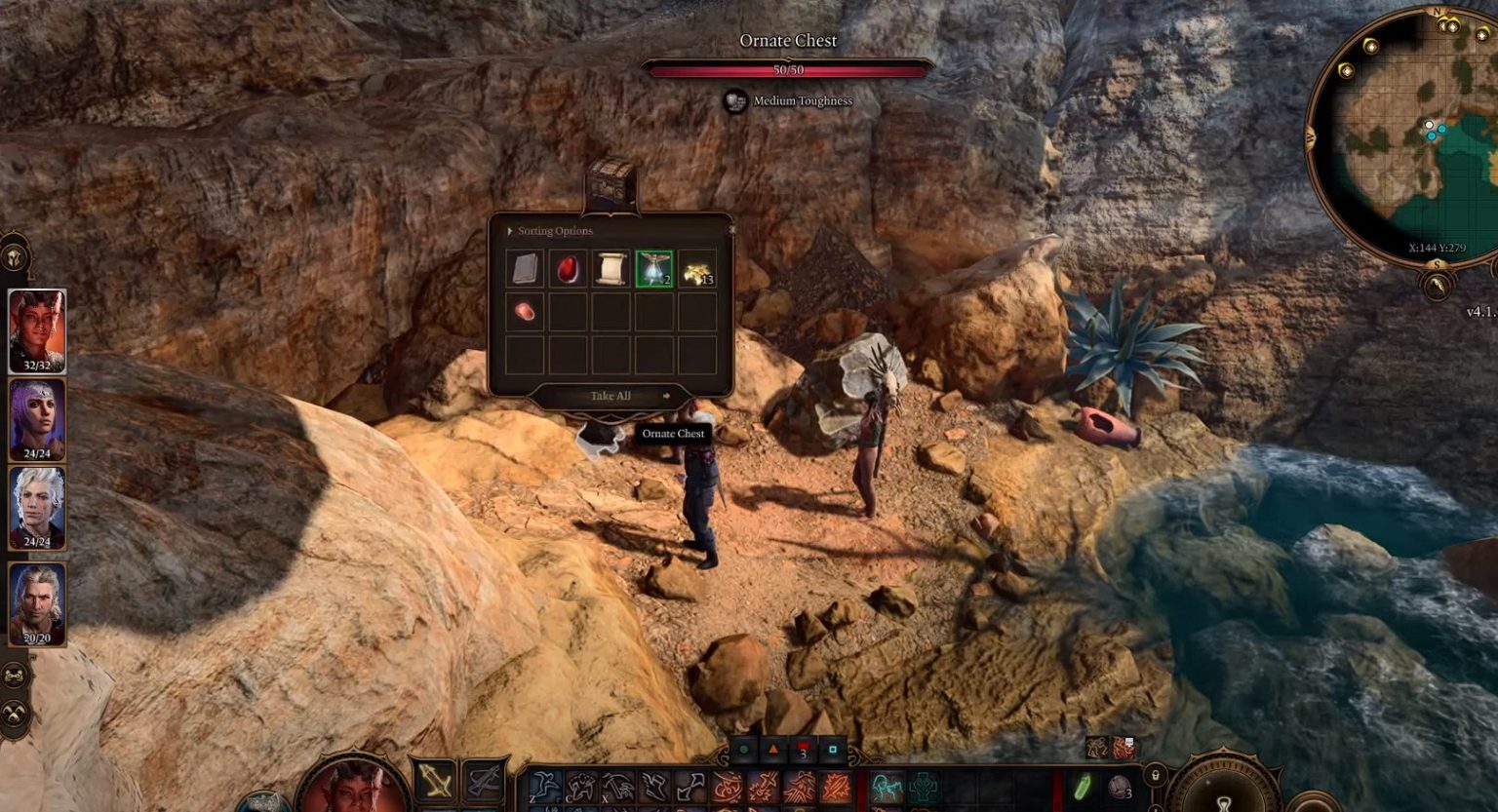Select the Ornate Chest tooltip label
Image resolution: width=1498 pixels, height=812 pixels.
(675, 433)
